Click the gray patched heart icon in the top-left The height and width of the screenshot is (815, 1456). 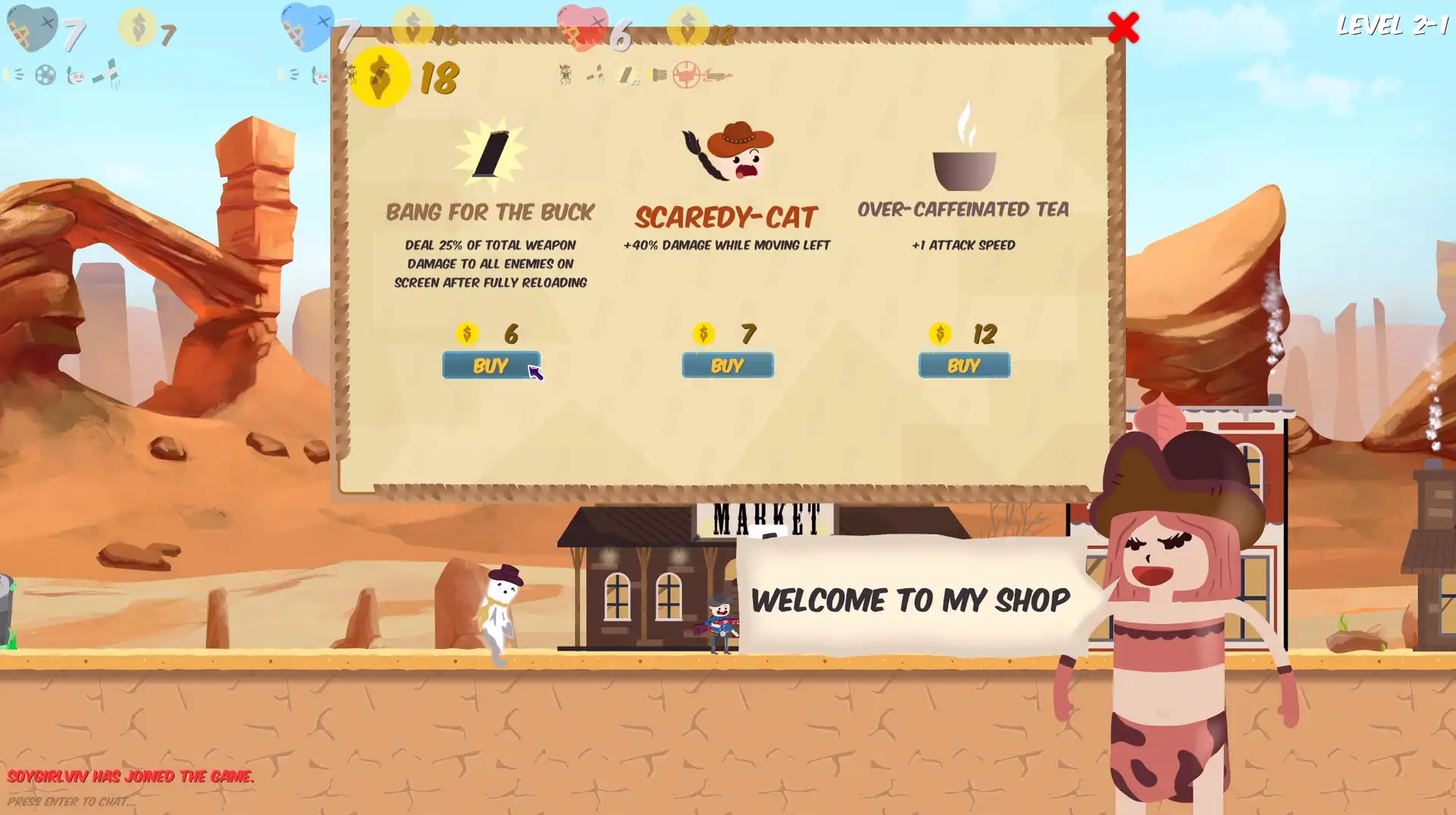point(32,27)
